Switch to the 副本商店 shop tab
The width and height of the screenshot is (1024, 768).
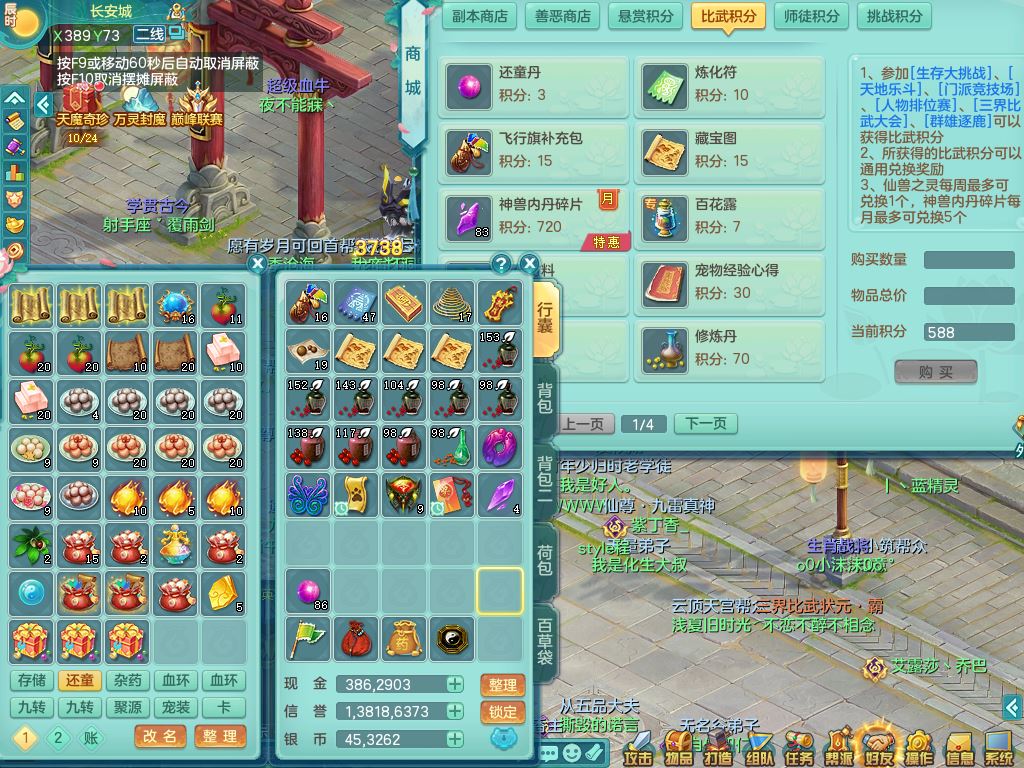480,16
